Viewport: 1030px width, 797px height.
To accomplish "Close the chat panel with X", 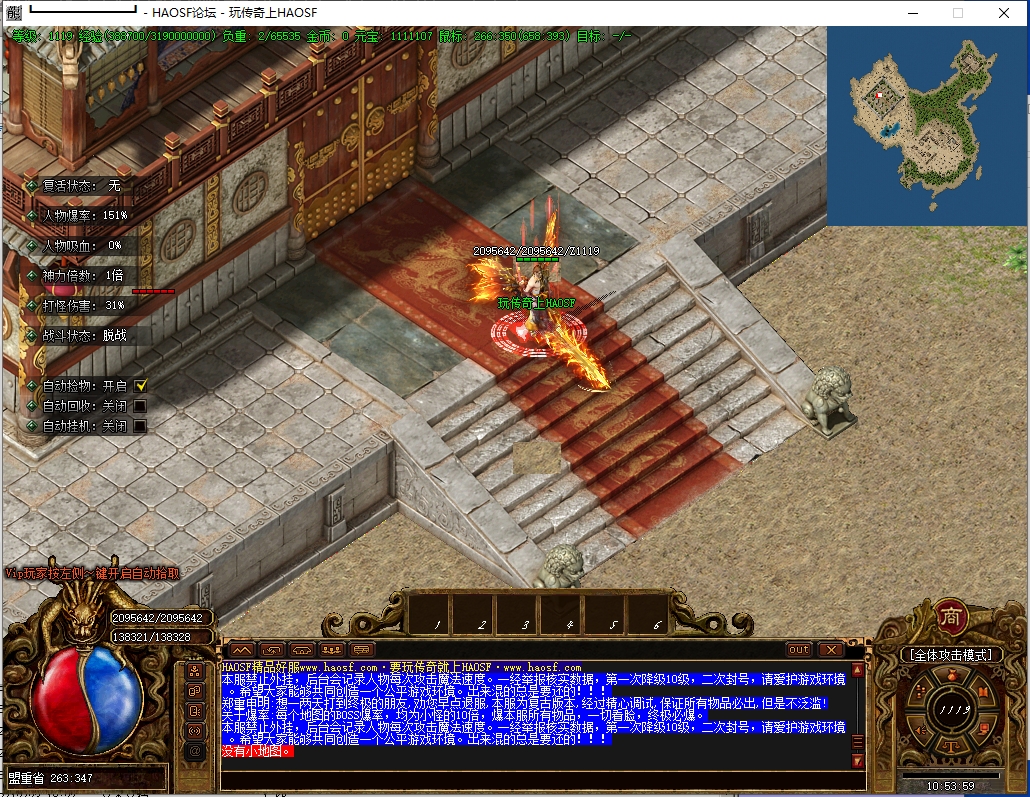I will (830, 650).
